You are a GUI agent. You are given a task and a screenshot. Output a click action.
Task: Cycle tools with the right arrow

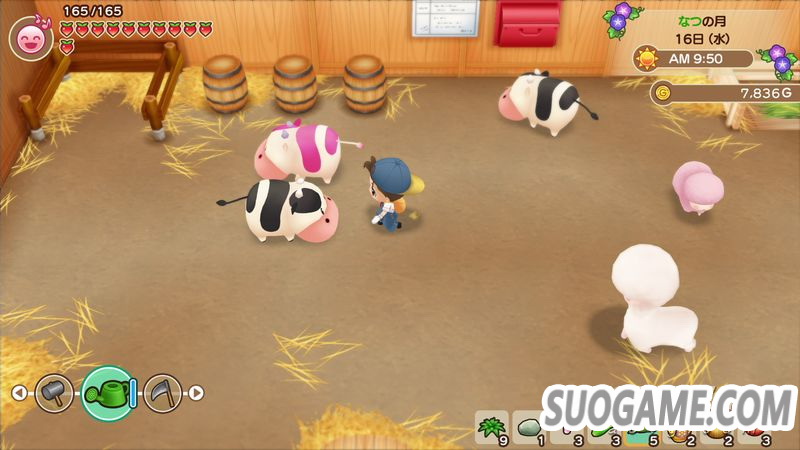197,393
